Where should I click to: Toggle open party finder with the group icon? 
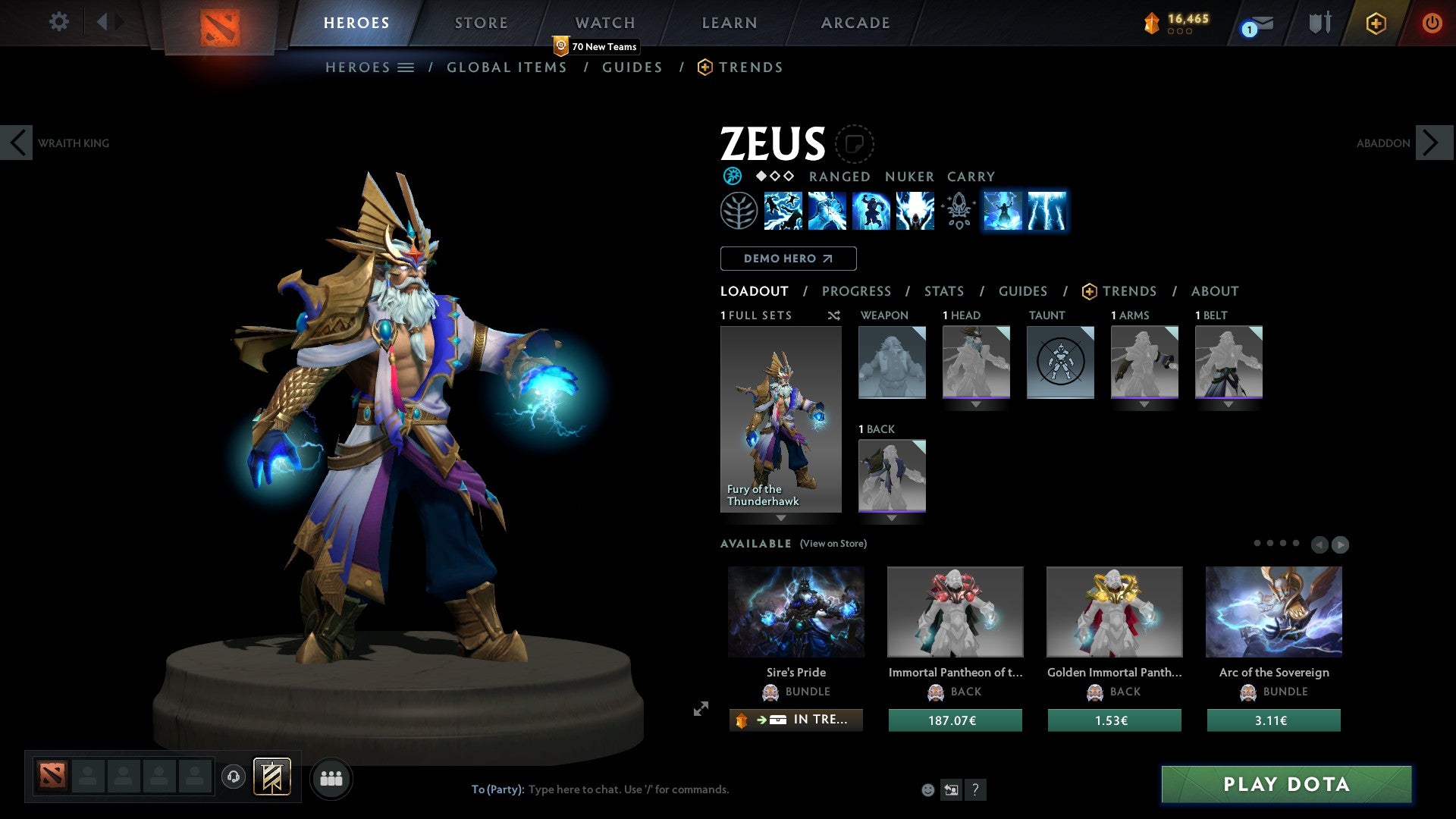tap(331, 778)
